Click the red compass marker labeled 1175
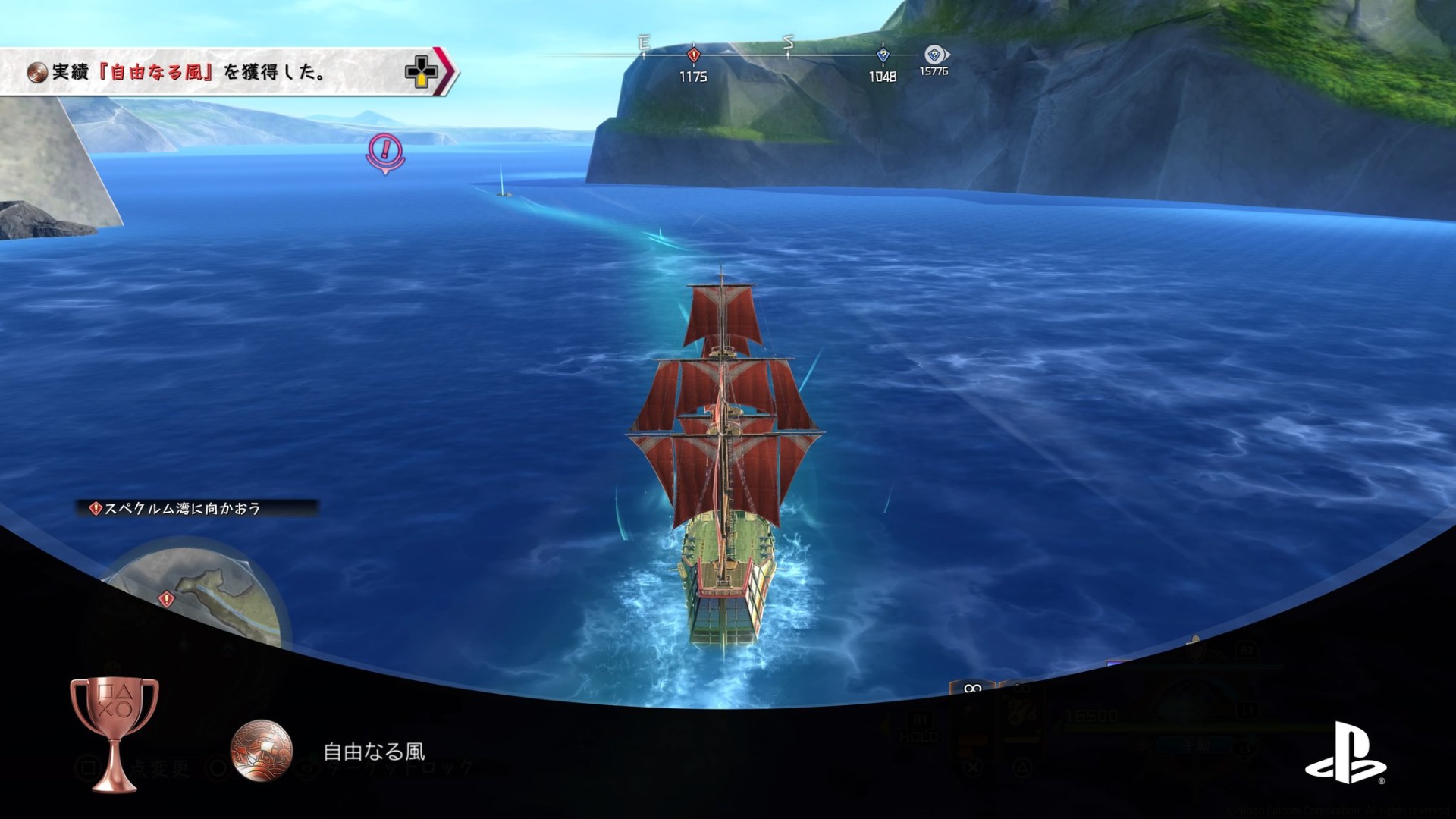This screenshot has width=1456, height=819. point(693,55)
